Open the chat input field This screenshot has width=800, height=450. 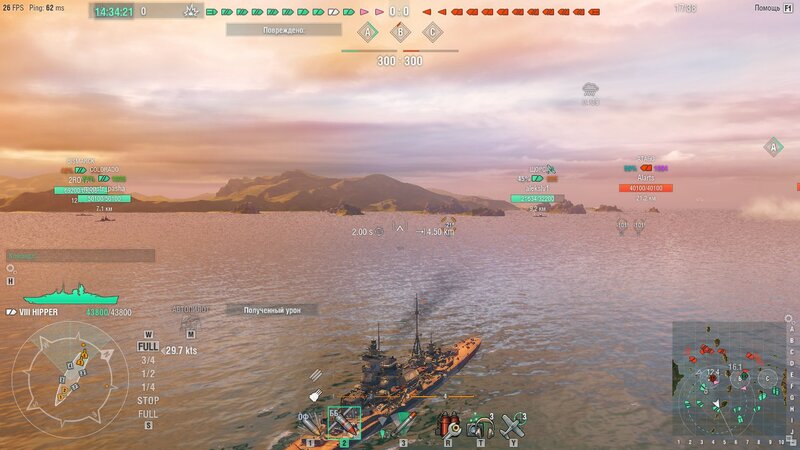(80, 255)
